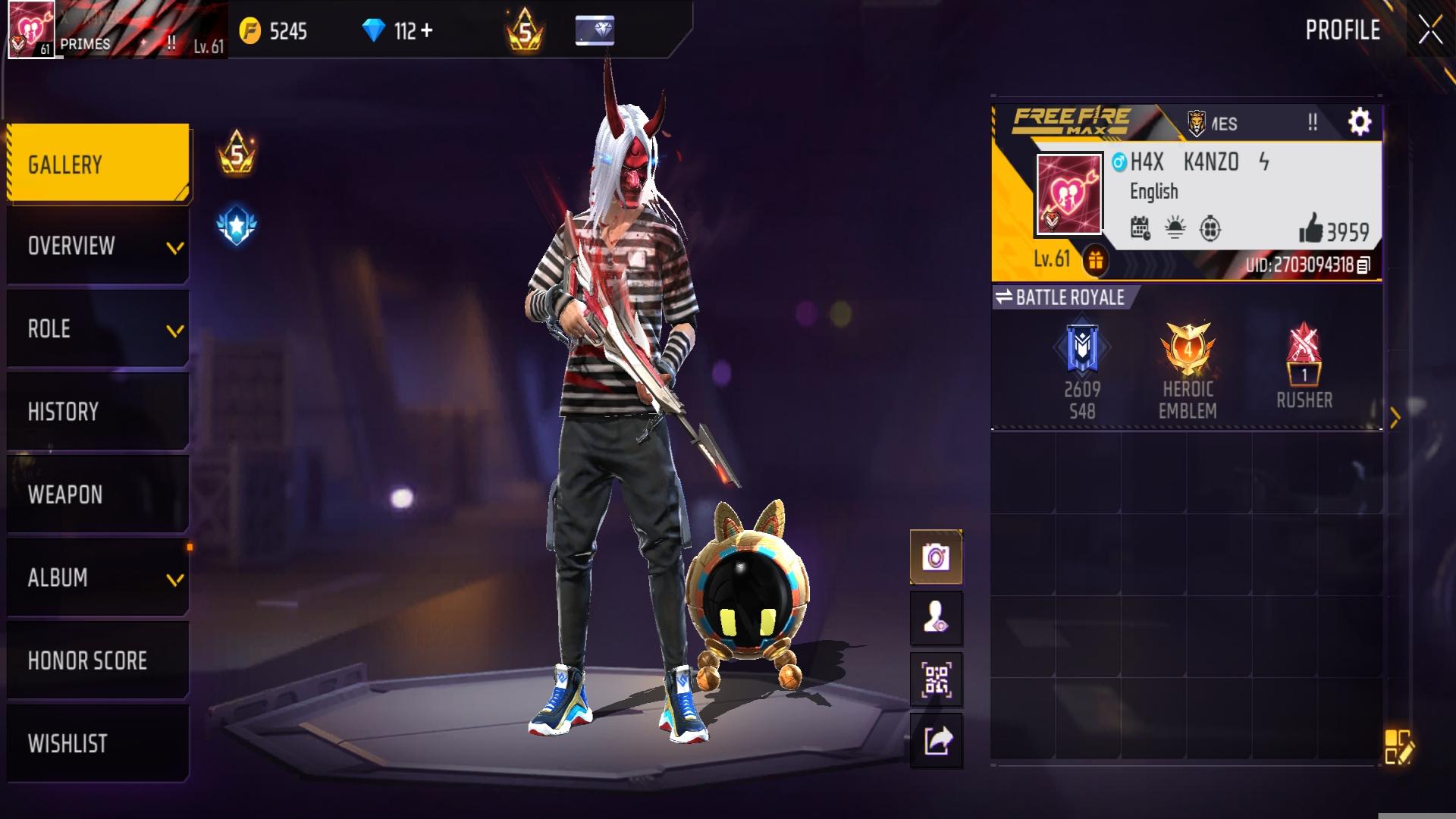This screenshot has height=819, width=1456.
Task: Open the Wishlist tab
Action: [x=98, y=743]
